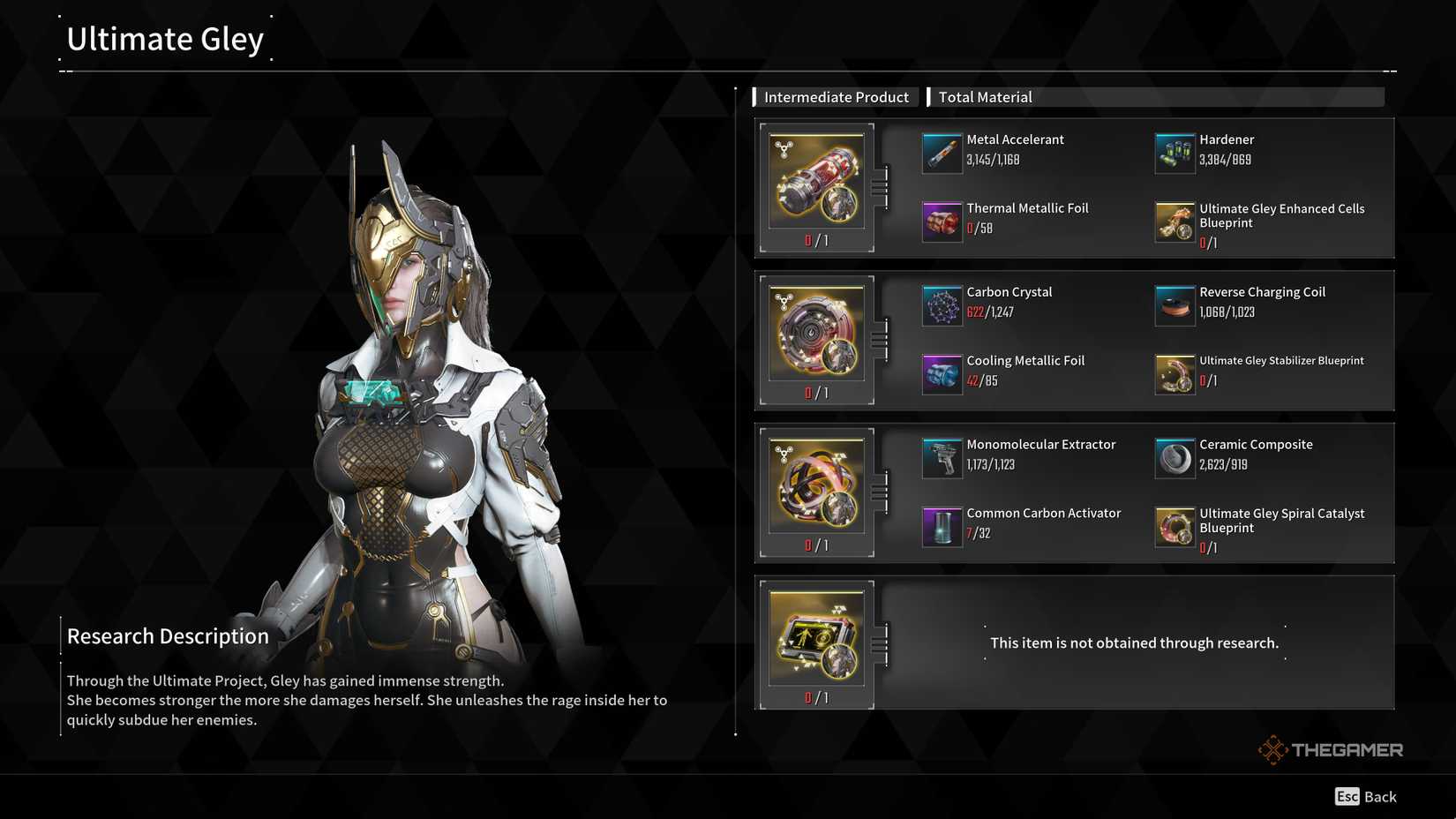Click the bottom non-research item thumbnail
The height and width of the screenshot is (819, 1456).
coord(815,637)
